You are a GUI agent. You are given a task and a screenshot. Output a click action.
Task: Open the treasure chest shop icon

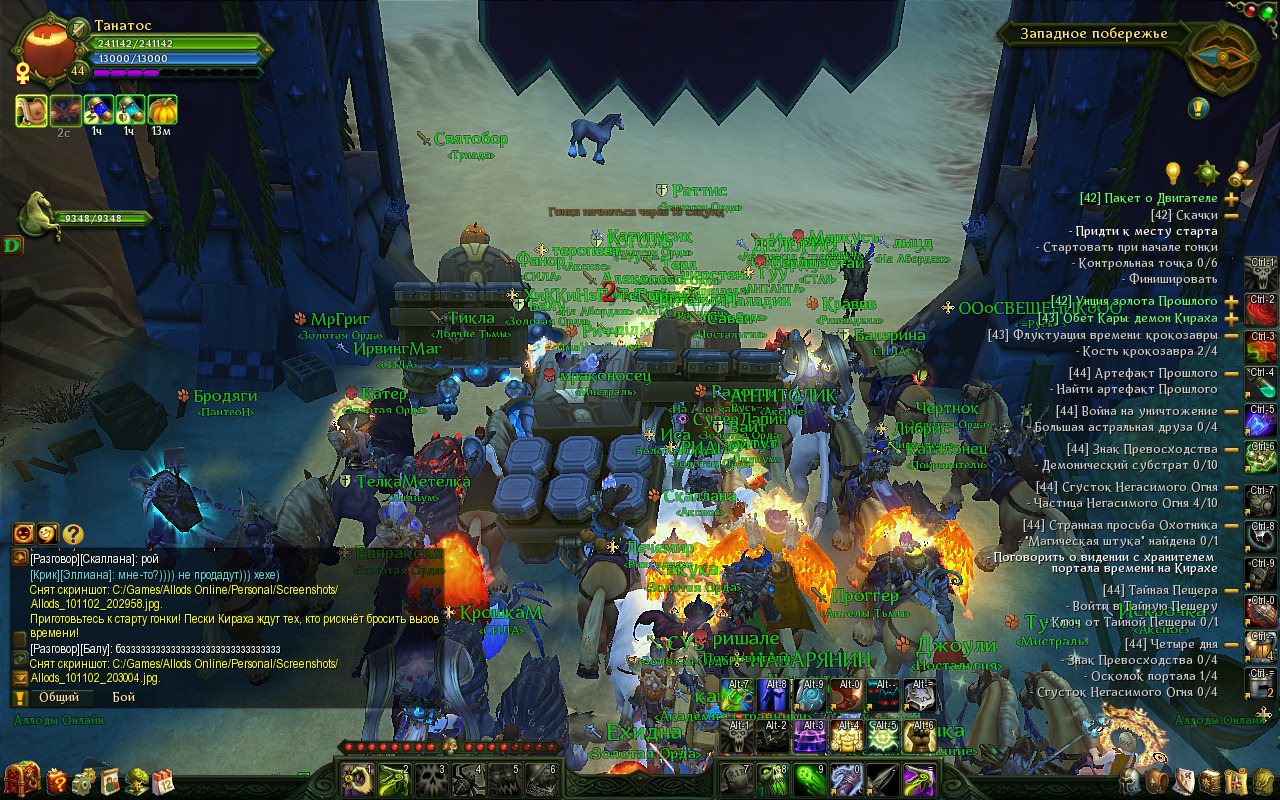[20, 780]
